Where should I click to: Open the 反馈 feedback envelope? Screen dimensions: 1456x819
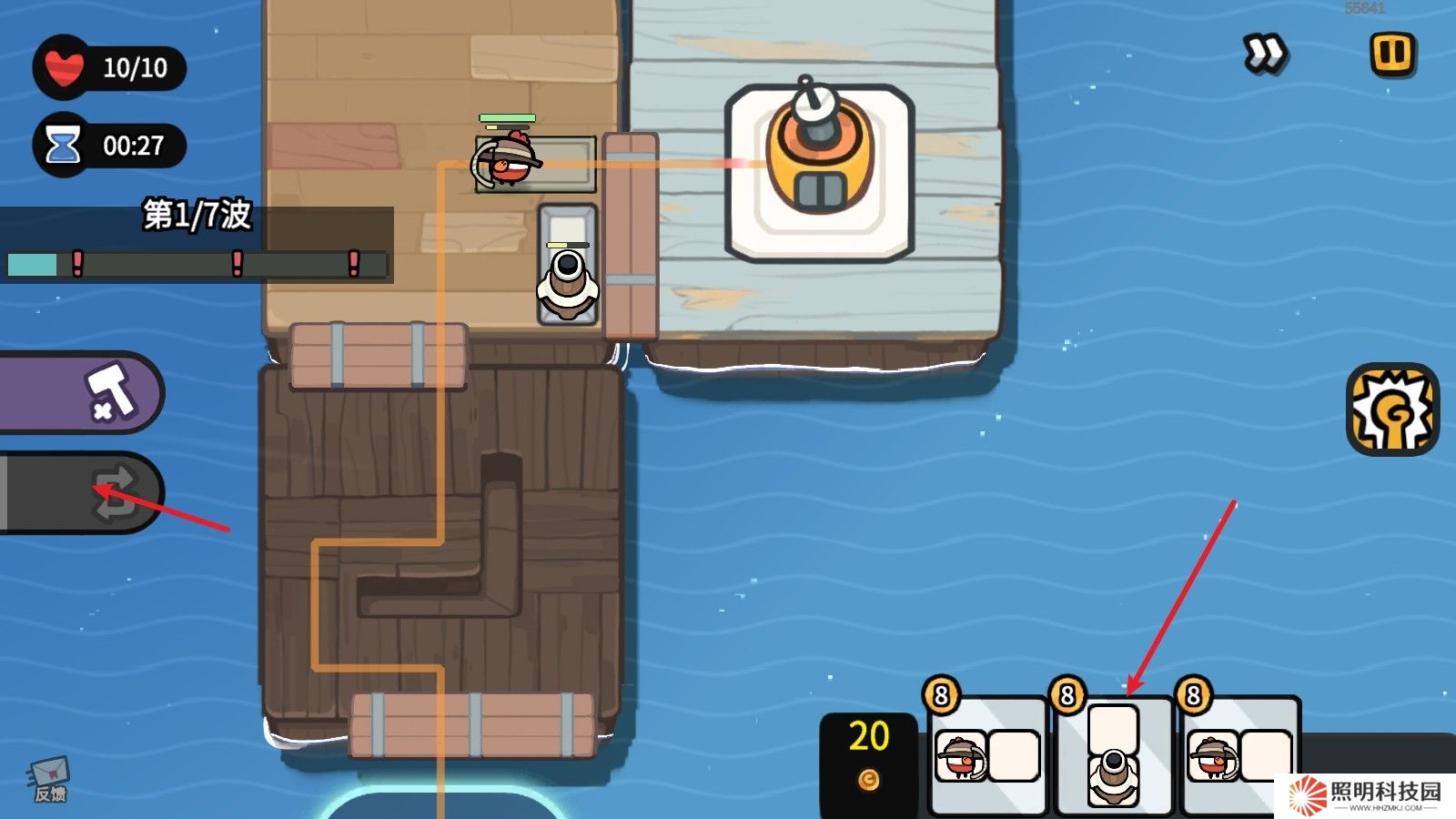(x=50, y=780)
